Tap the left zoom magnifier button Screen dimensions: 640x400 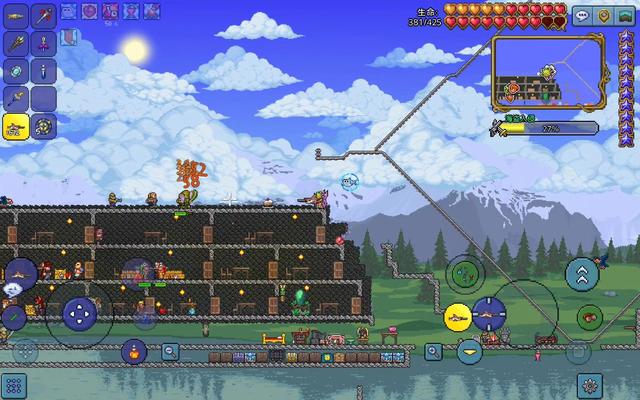click(171, 351)
